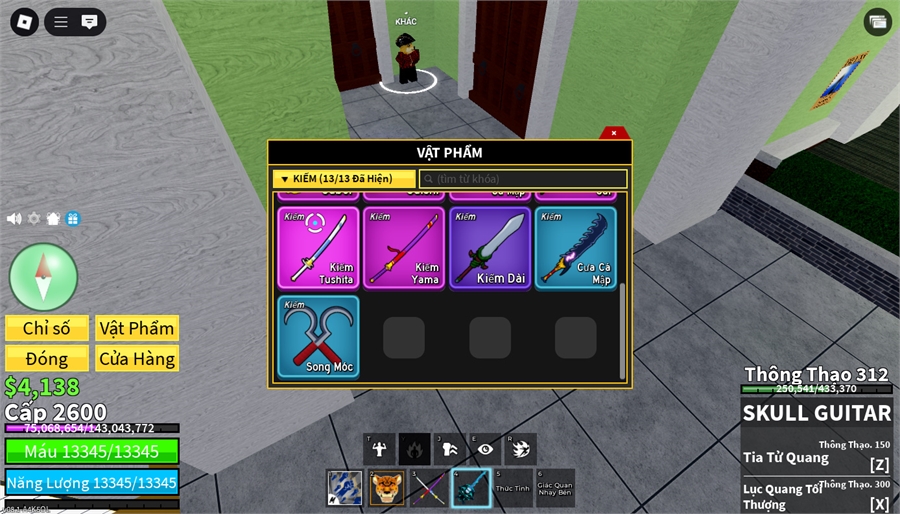Open the blue gift box icon
Screen dimensions: 900x514
pyautogui.click(x=73, y=218)
